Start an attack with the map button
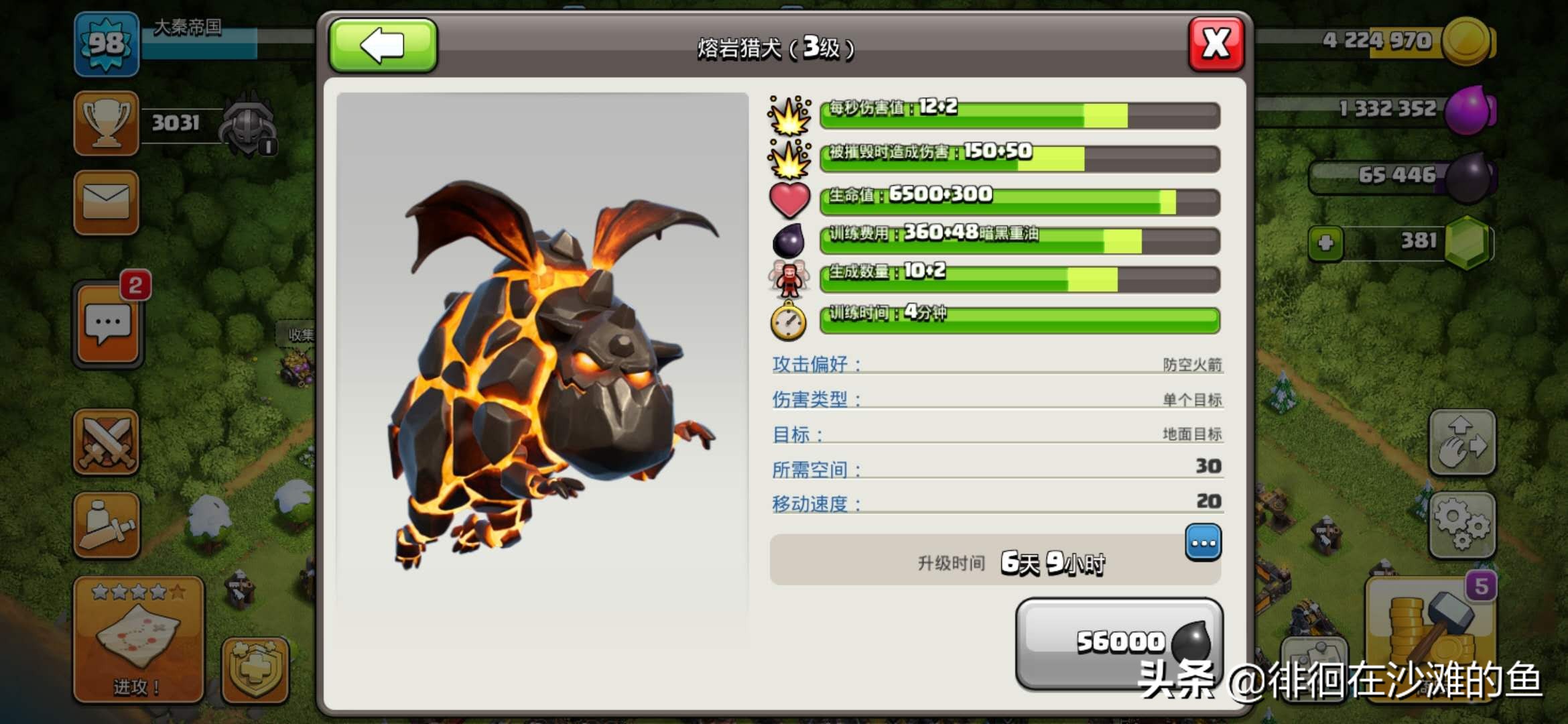The height and width of the screenshot is (724, 1568). point(139,639)
